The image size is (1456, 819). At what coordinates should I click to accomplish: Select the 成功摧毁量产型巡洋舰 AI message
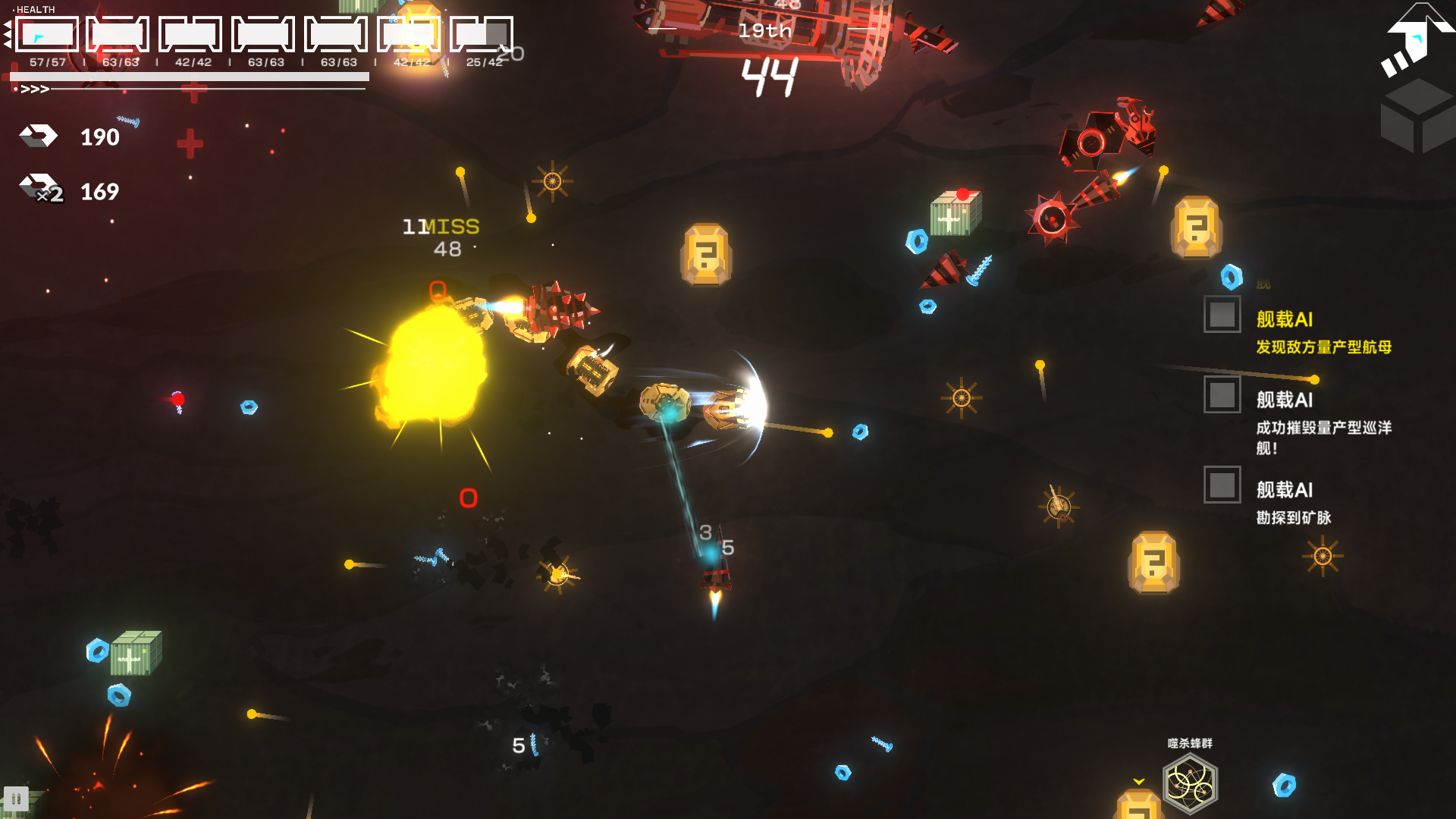(x=1323, y=437)
